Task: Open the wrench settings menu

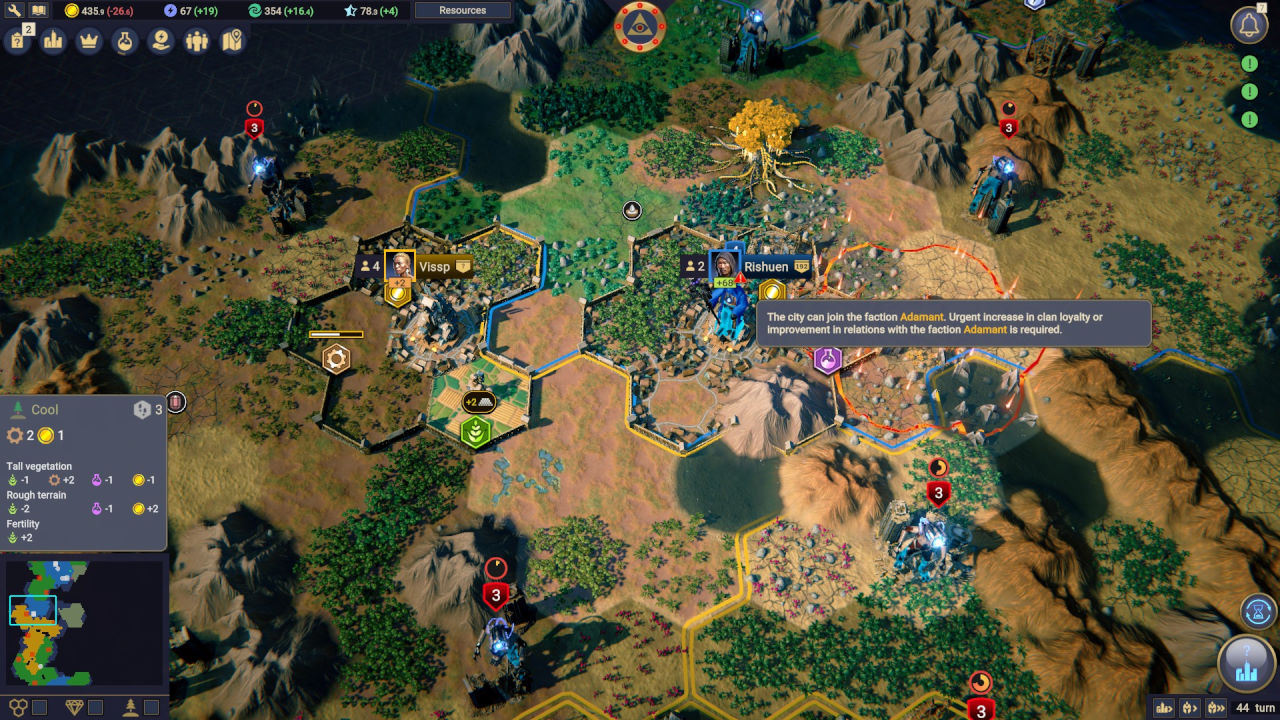Action: coord(14,10)
